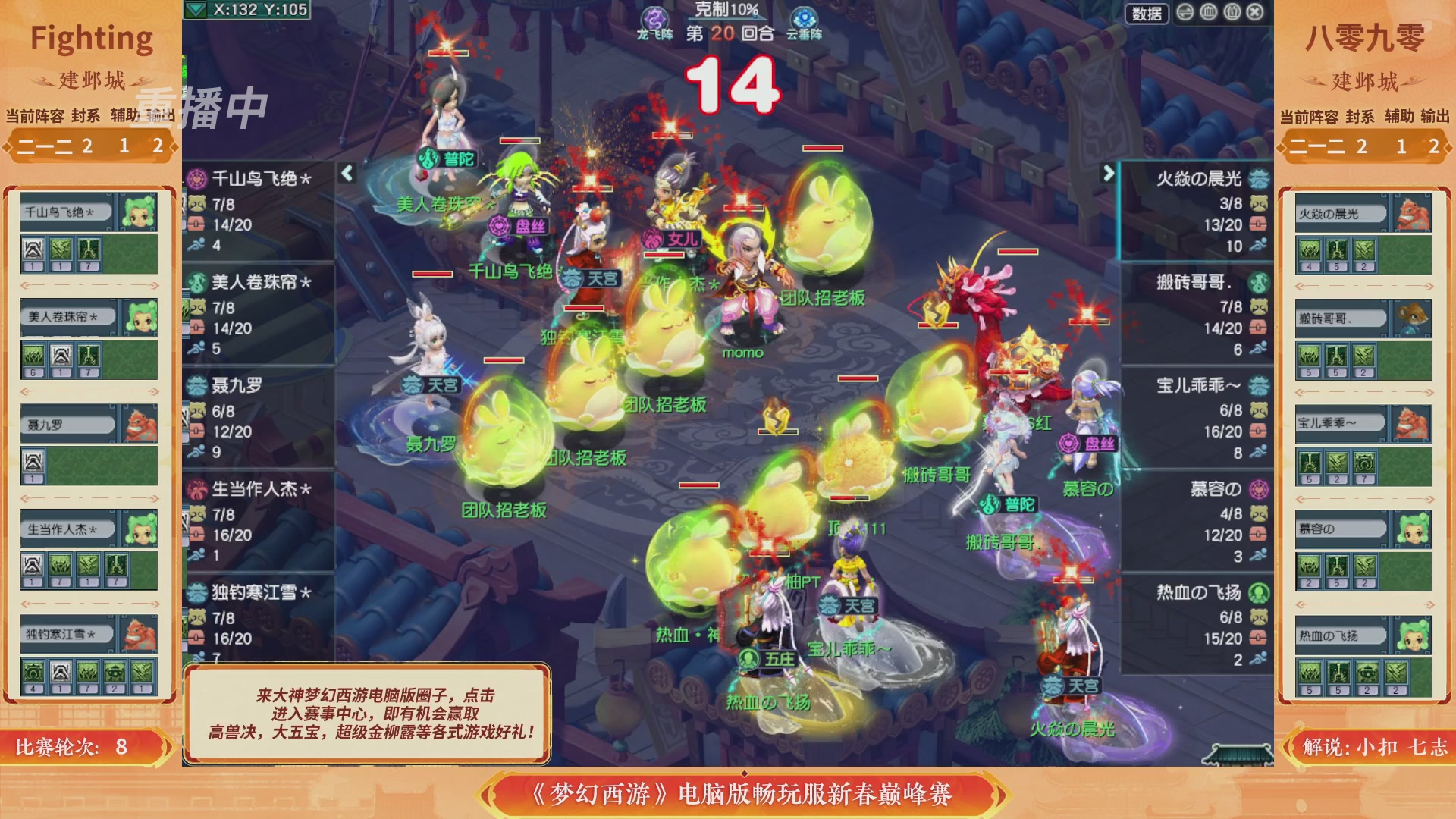Click the HP stat icon under 搬砖哥哥

(1258, 328)
